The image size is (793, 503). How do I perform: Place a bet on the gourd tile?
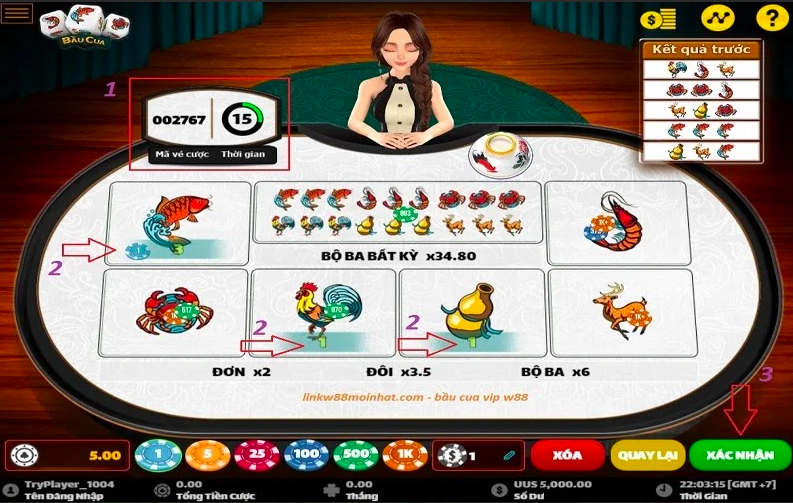[x=470, y=311]
